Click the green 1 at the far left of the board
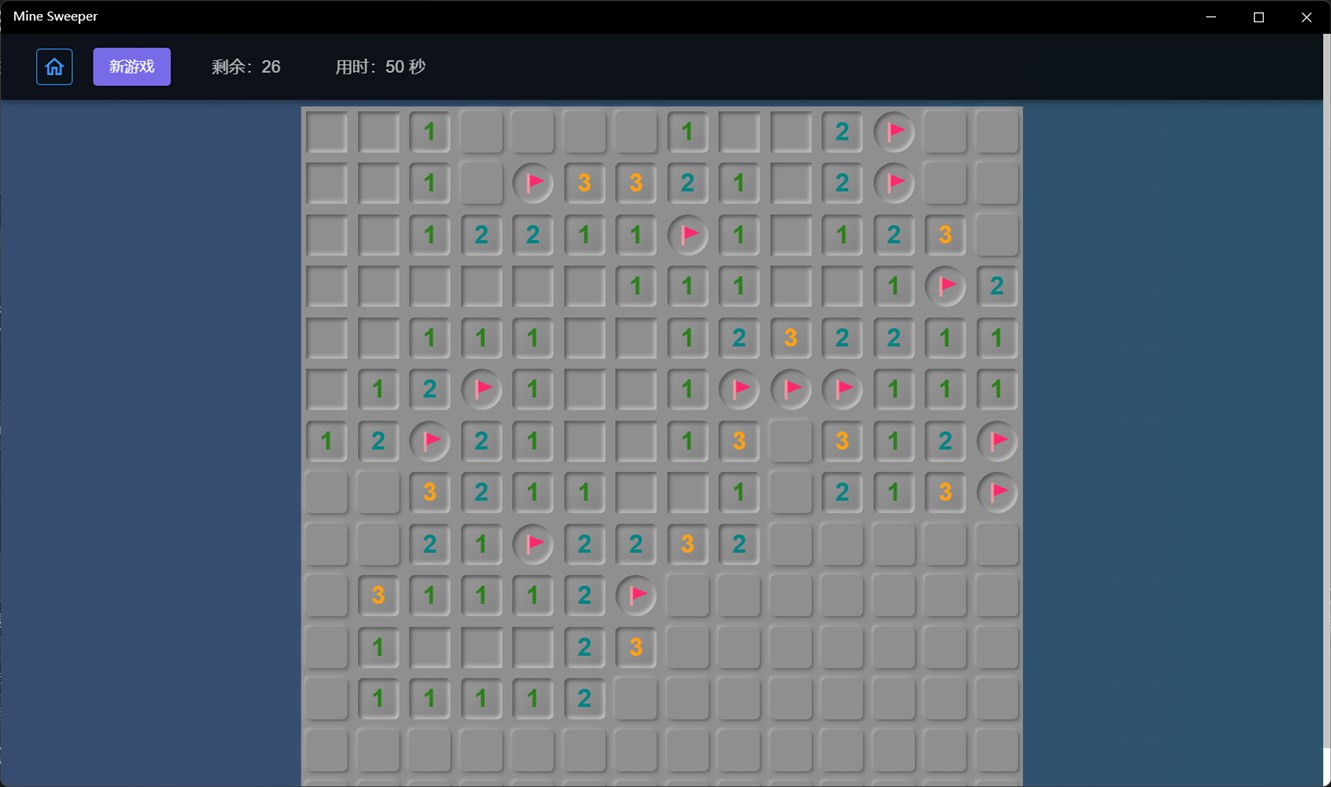The height and width of the screenshot is (787, 1331). tap(326, 441)
